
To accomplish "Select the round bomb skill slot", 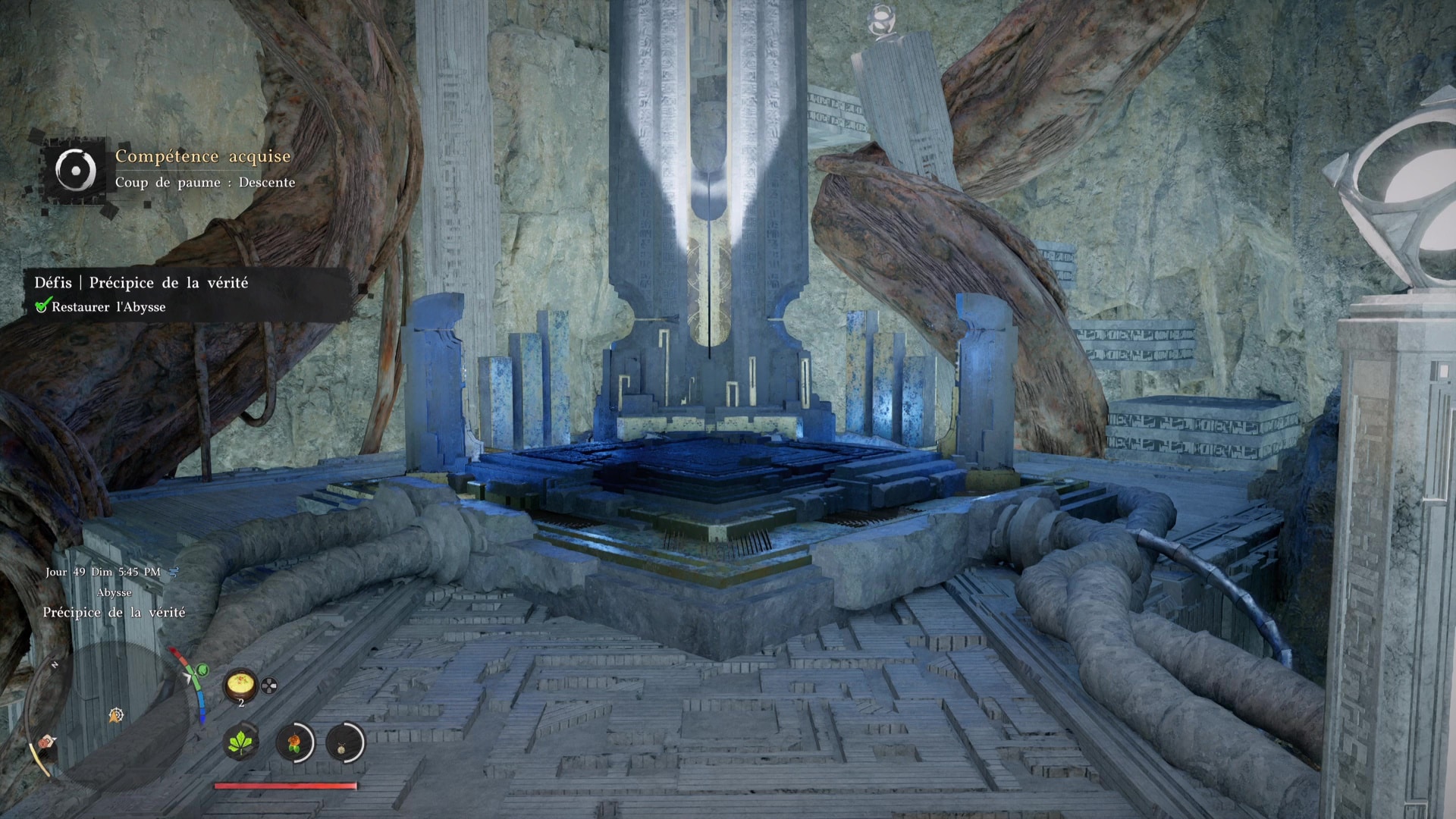I will (345, 742).
